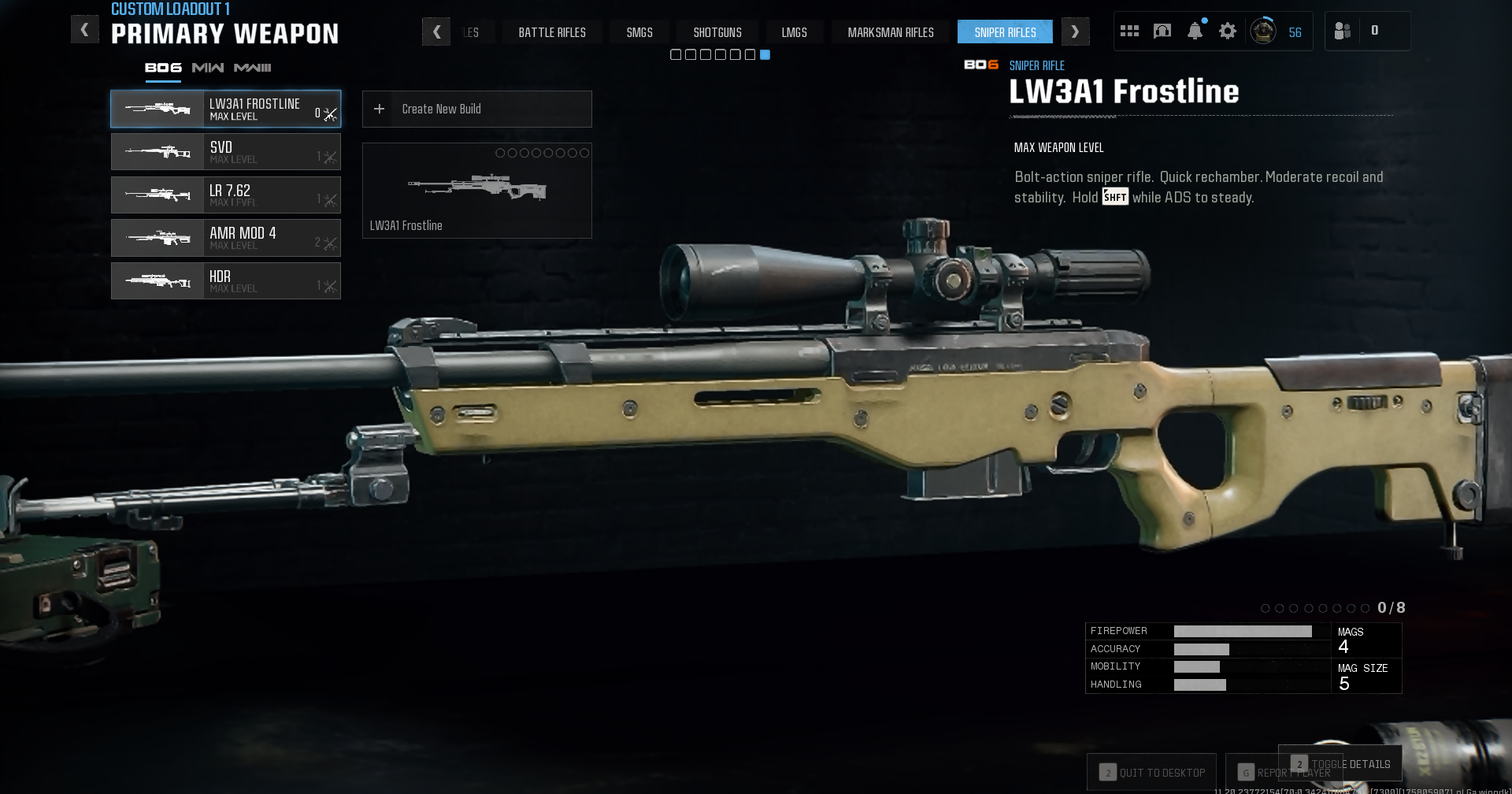The height and width of the screenshot is (794, 1512).
Task: Show next weapon categories with right chevron
Action: pos(1075,32)
